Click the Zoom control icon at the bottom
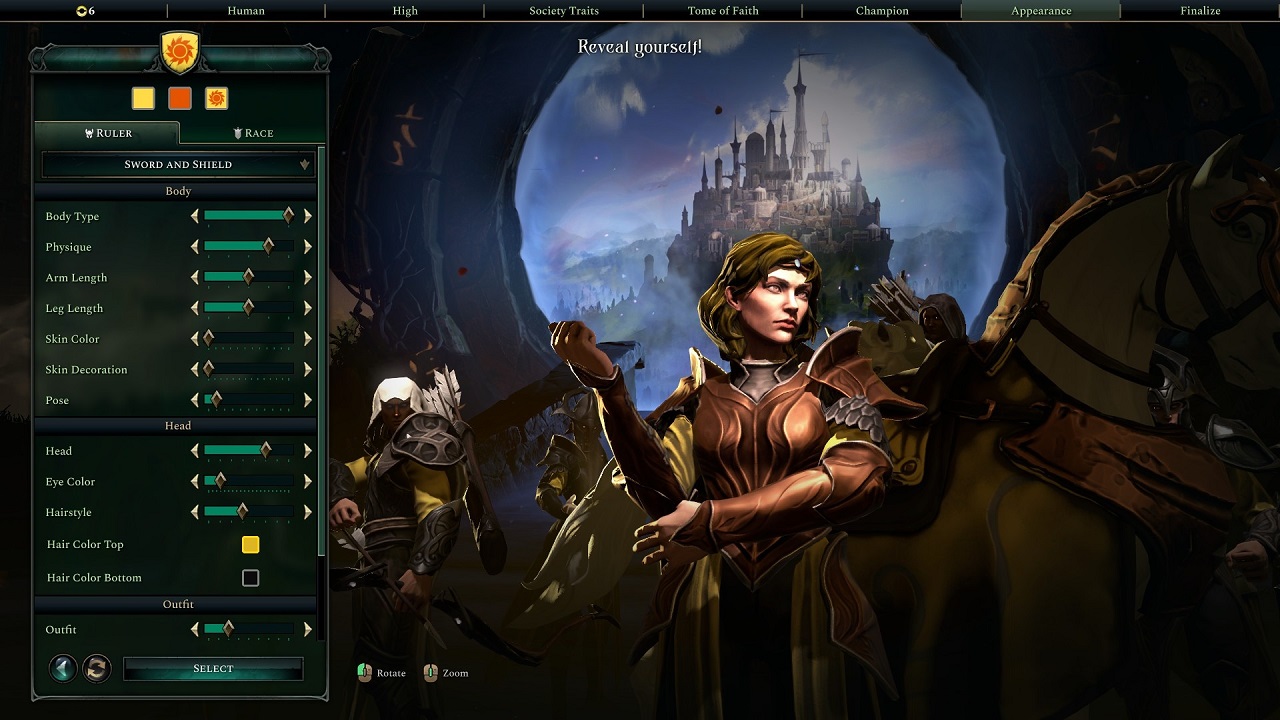The width and height of the screenshot is (1280, 720). click(x=431, y=673)
